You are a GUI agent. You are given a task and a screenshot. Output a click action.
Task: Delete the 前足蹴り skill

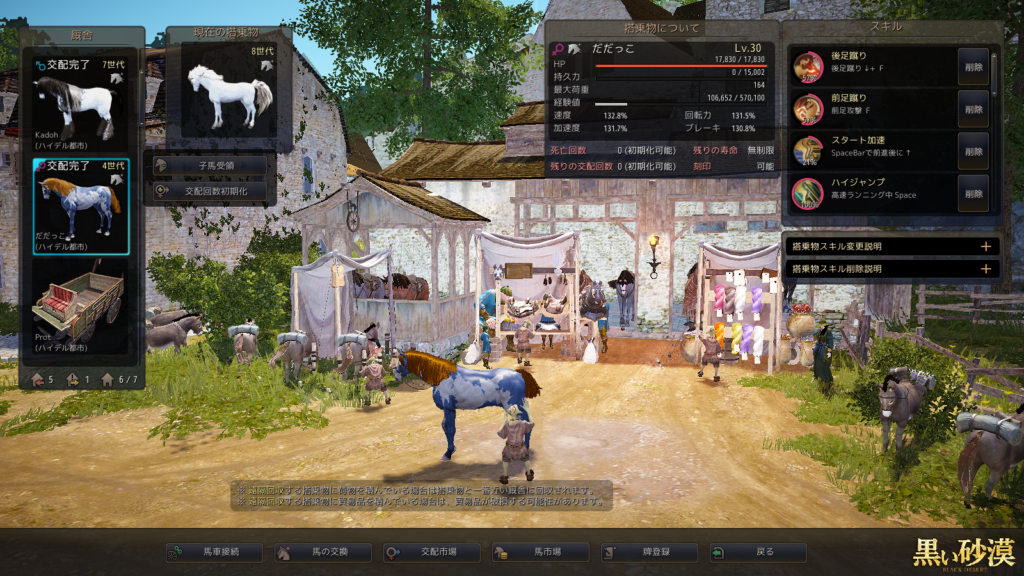coord(973,109)
